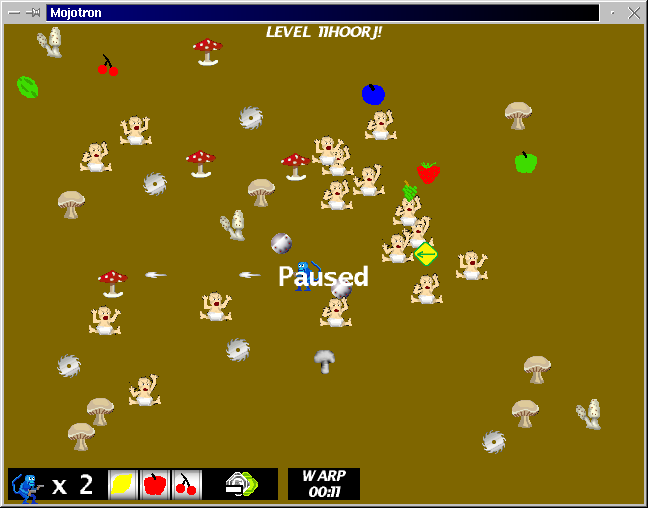Image resolution: width=648 pixels, height=508 pixels.
Task: Click the blue monkey lives icon
Action: coord(27,486)
